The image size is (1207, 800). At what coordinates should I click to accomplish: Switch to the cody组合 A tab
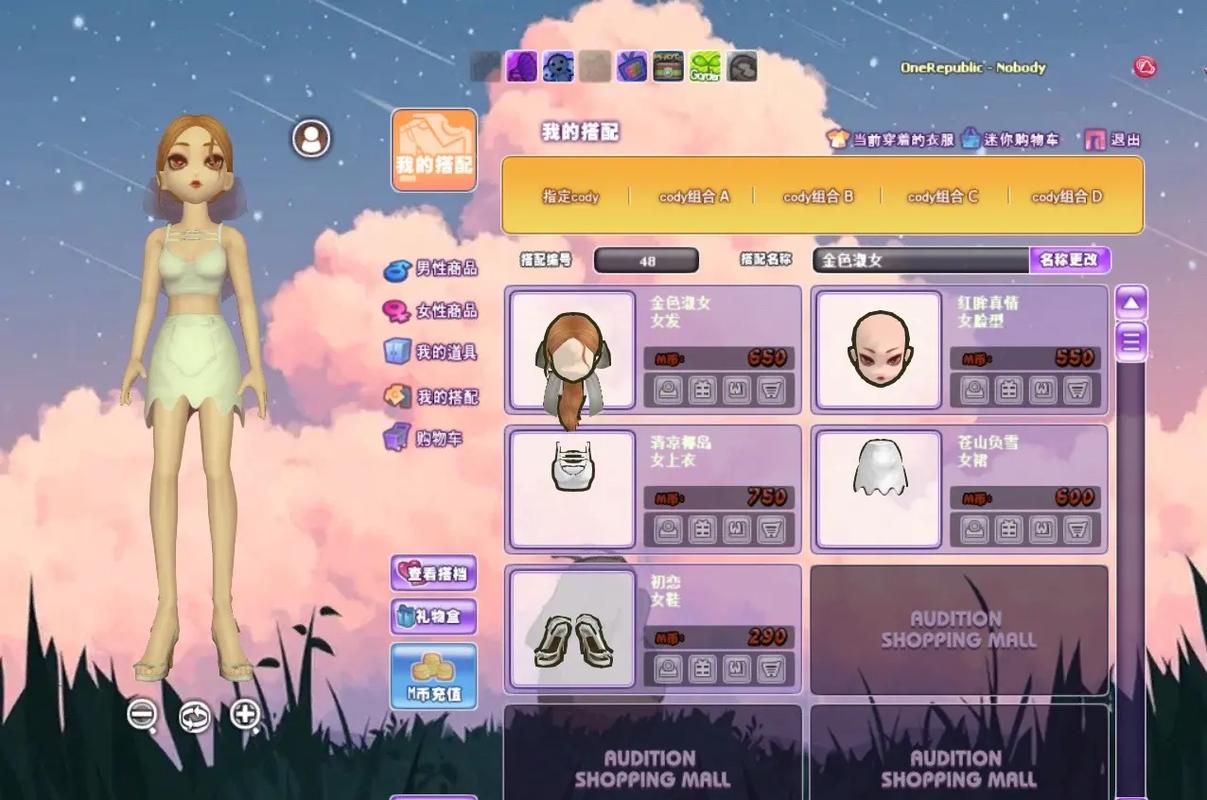(x=694, y=197)
